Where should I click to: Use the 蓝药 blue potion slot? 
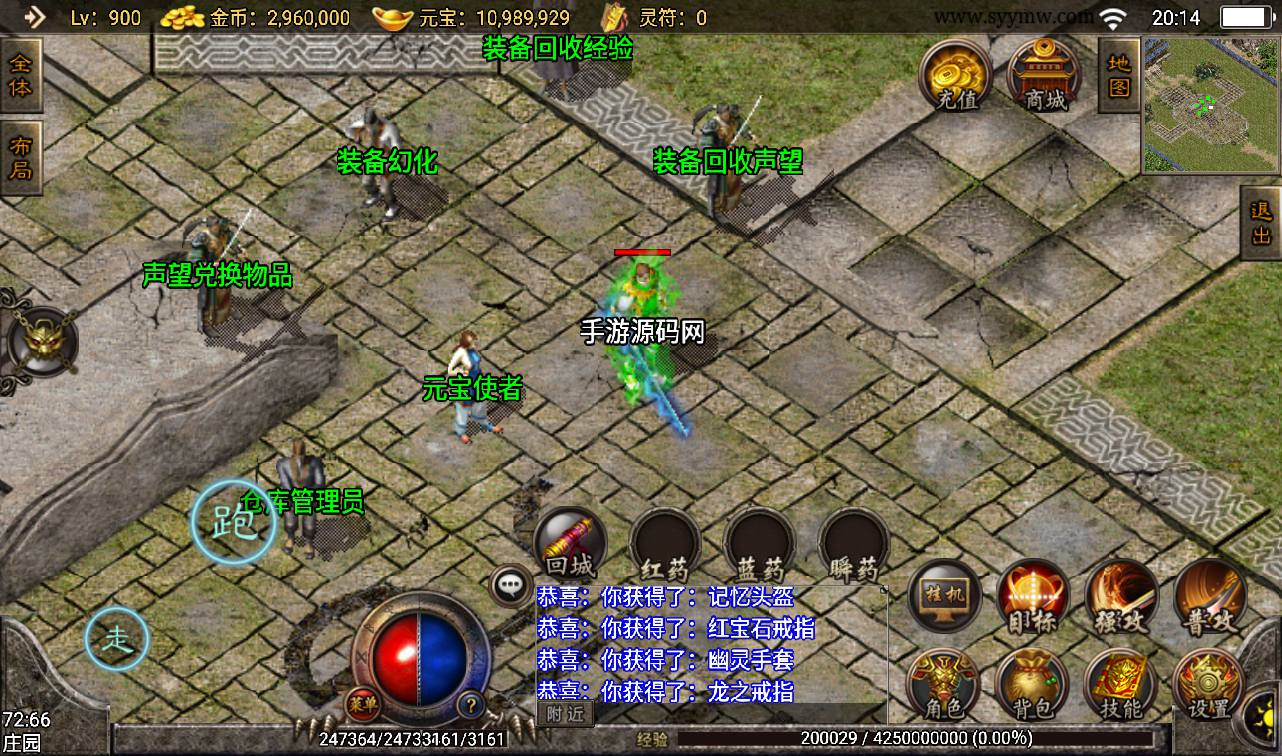(x=759, y=545)
